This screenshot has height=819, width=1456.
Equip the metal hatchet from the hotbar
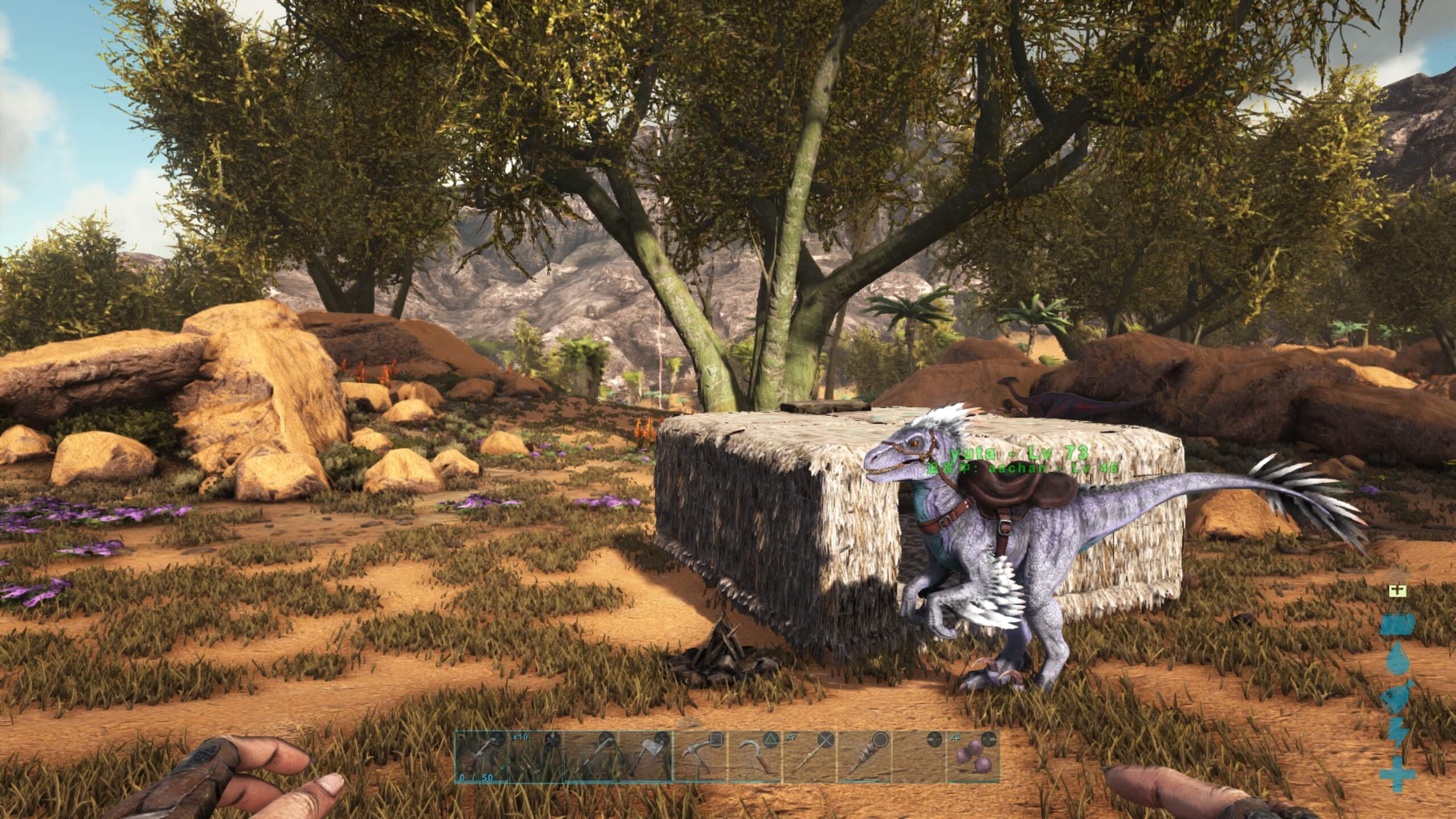(x=645, y=756)
